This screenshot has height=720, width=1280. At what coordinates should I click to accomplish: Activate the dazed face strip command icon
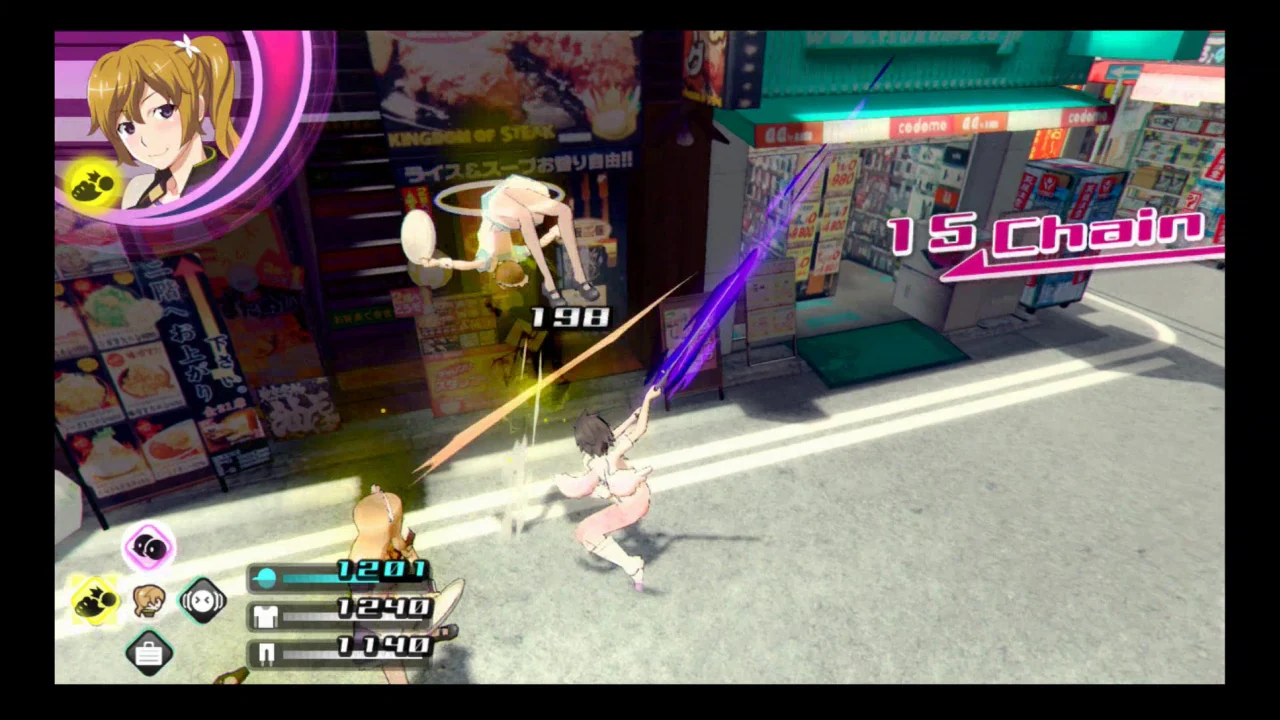pyautogui.click(x=203, y=599)
